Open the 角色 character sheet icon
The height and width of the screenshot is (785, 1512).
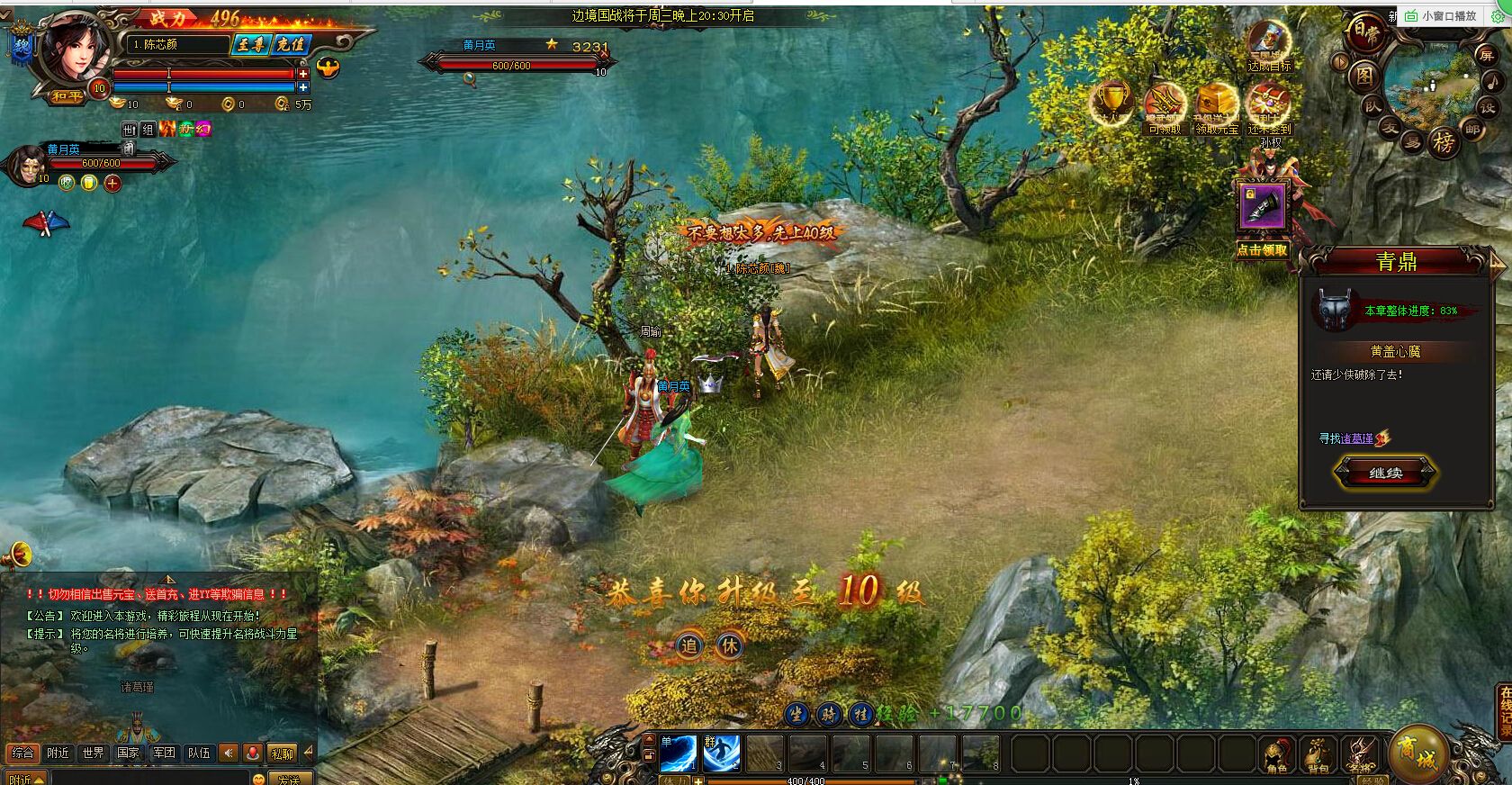tap(1274, 755)
